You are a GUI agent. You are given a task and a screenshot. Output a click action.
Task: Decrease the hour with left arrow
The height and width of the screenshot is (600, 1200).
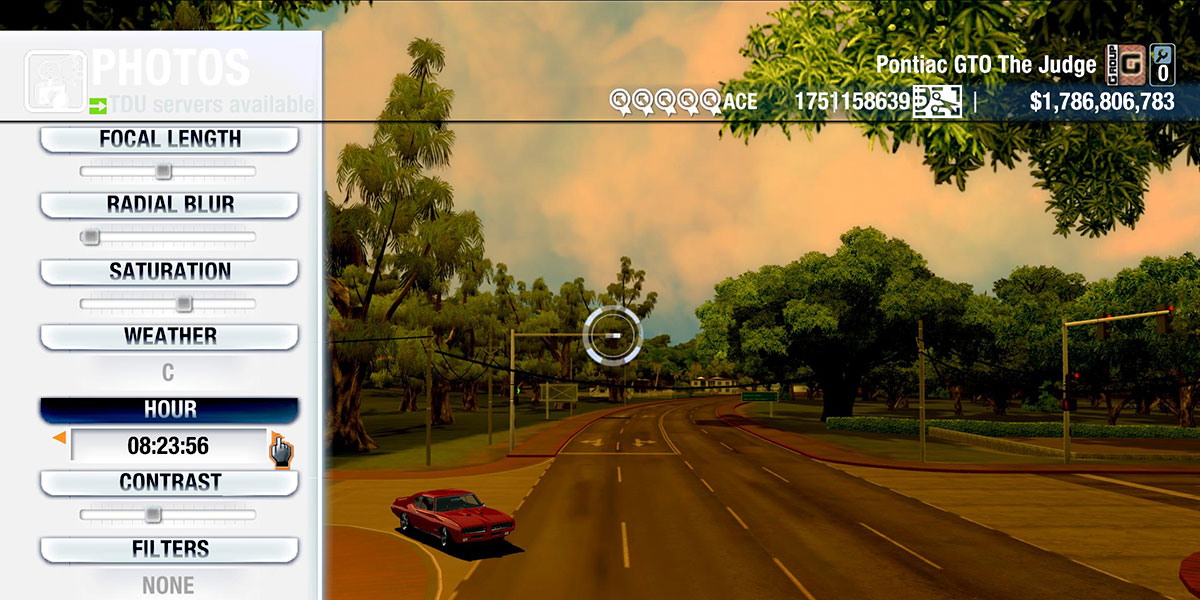60,438
